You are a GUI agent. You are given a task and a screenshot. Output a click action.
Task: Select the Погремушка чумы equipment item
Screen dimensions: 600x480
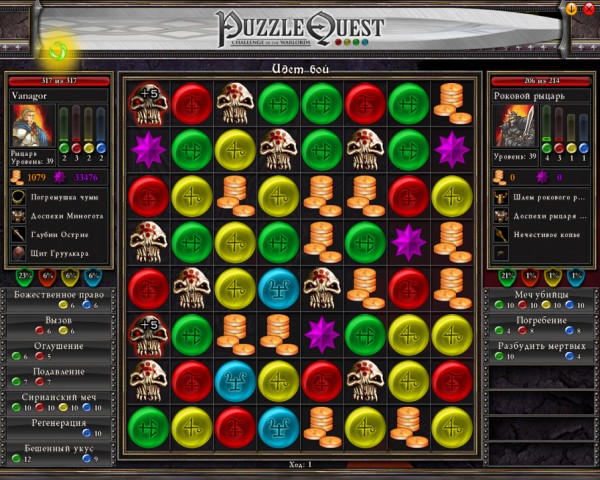point(60,199)
